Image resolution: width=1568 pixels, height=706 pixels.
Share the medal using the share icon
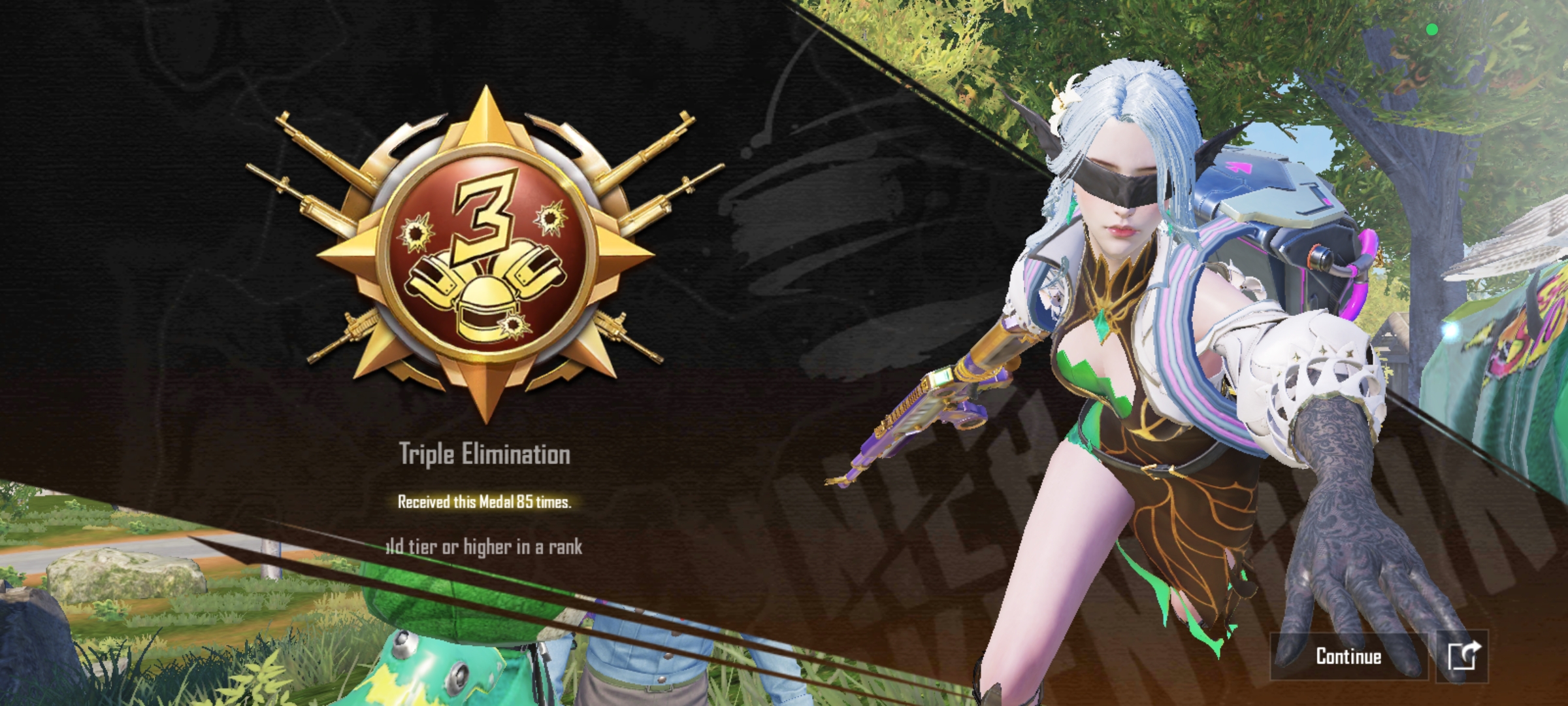pyautogui.click(x=1463, y=656)
